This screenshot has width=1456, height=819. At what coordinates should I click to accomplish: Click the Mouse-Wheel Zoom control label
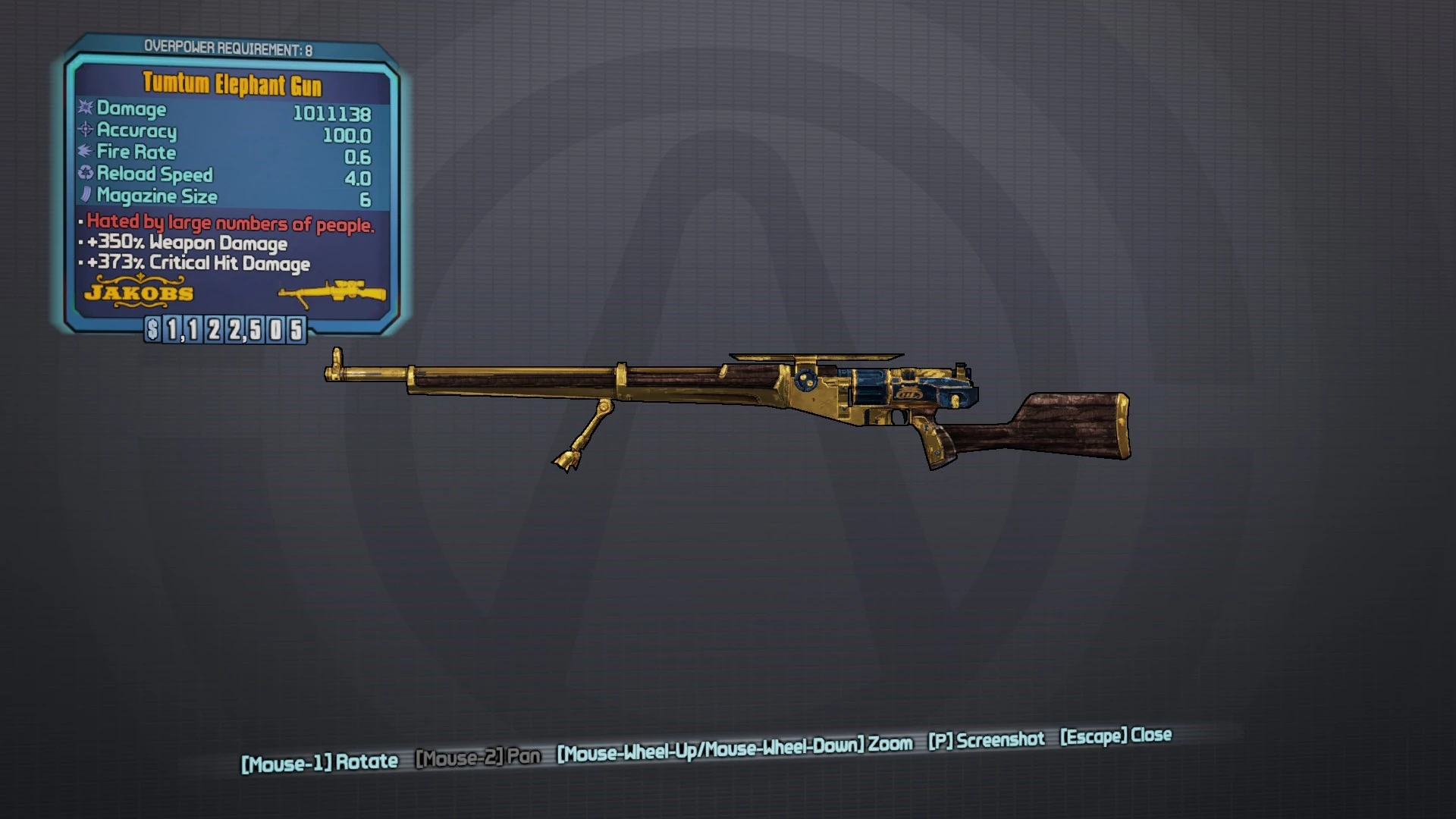[x=733, y=746]
